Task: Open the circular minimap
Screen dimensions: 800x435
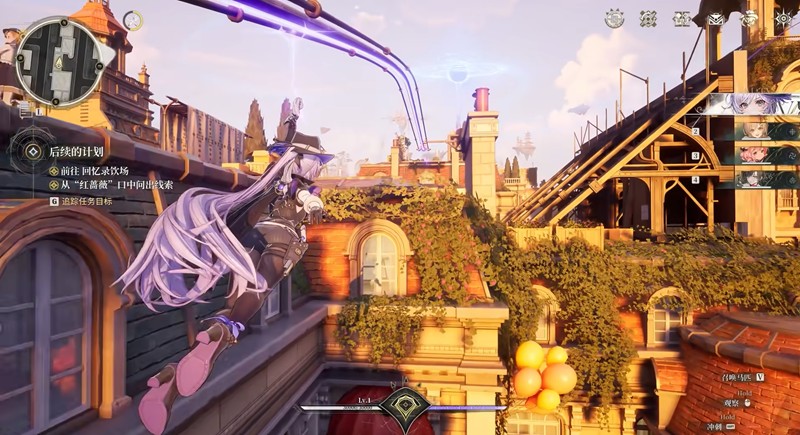Action: pos(58,61)
